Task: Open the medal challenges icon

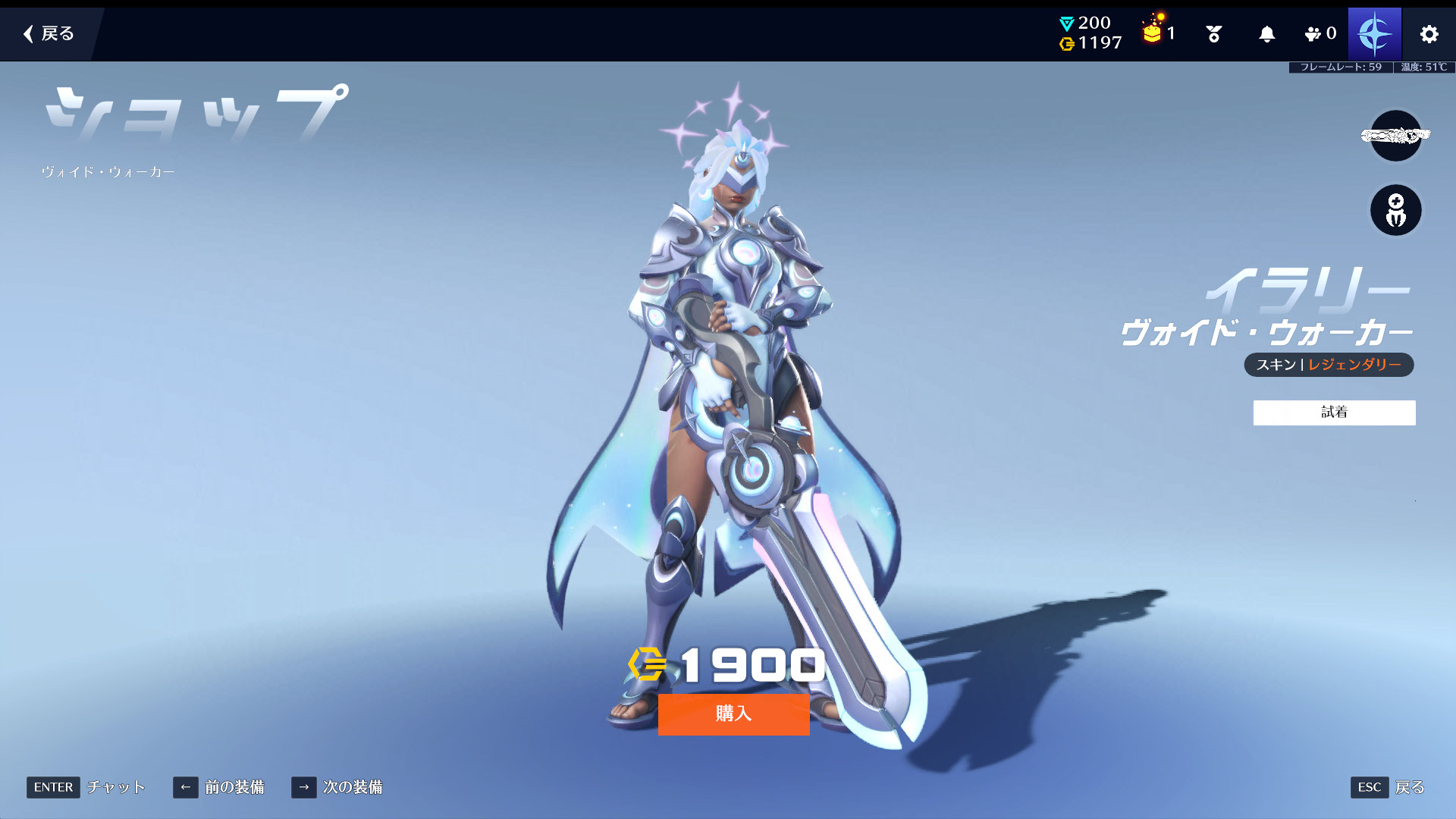Action: click(1213, 34)
